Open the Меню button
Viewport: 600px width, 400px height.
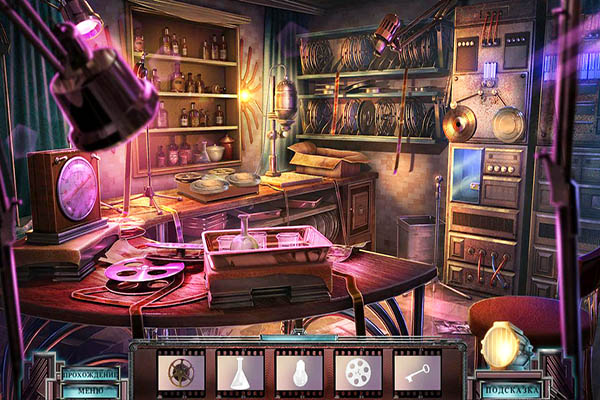89,391
